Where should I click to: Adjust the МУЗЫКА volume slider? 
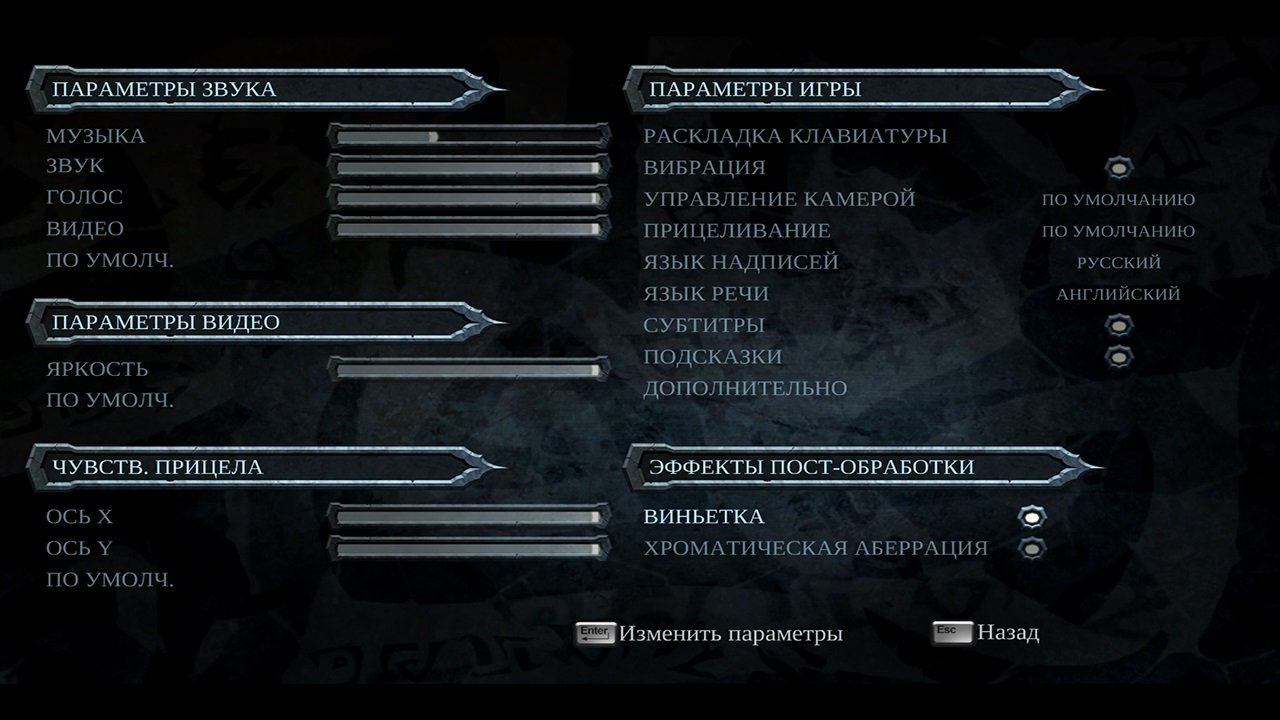[470, 135]
